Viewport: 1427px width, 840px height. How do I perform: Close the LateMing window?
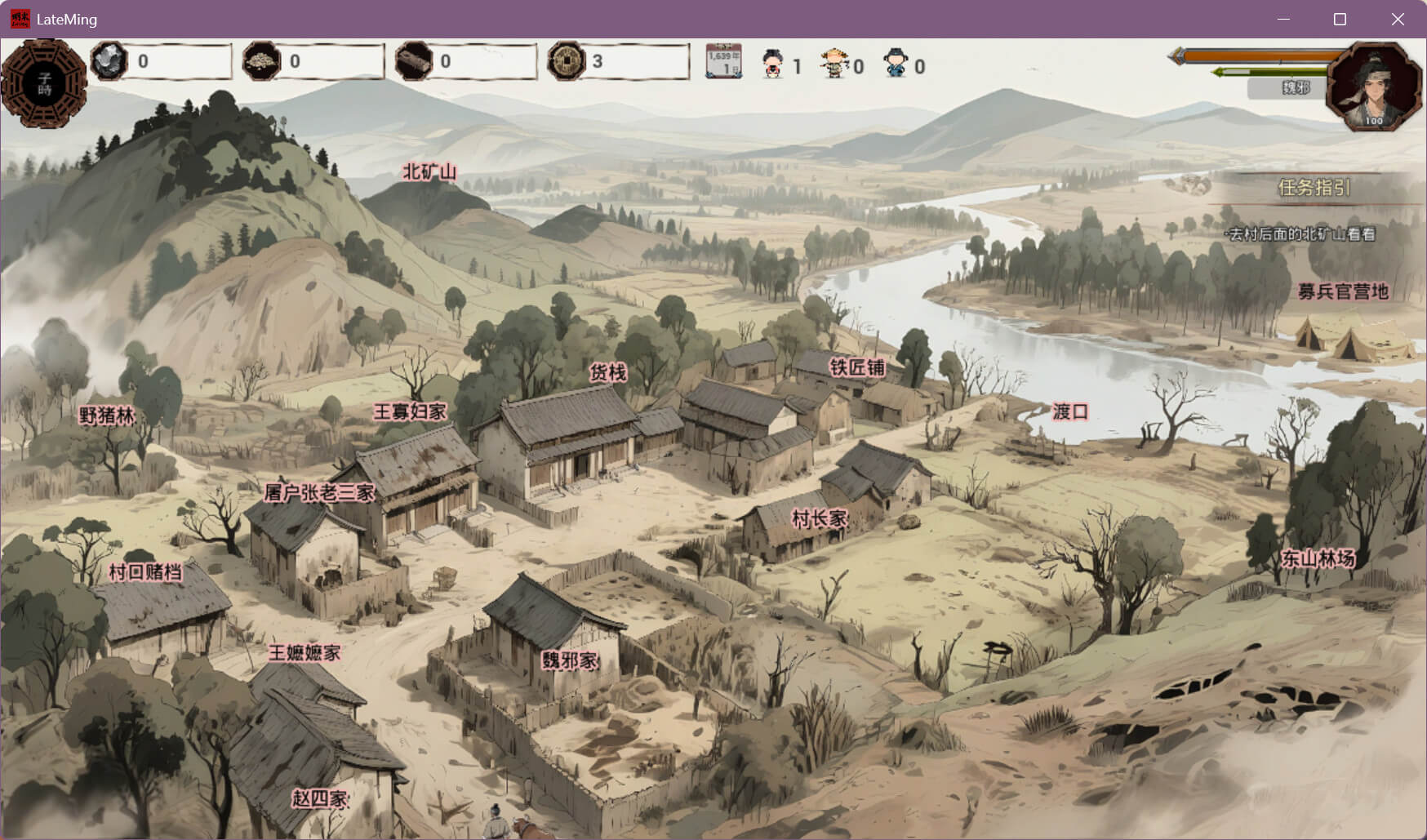pos(1398,19)
